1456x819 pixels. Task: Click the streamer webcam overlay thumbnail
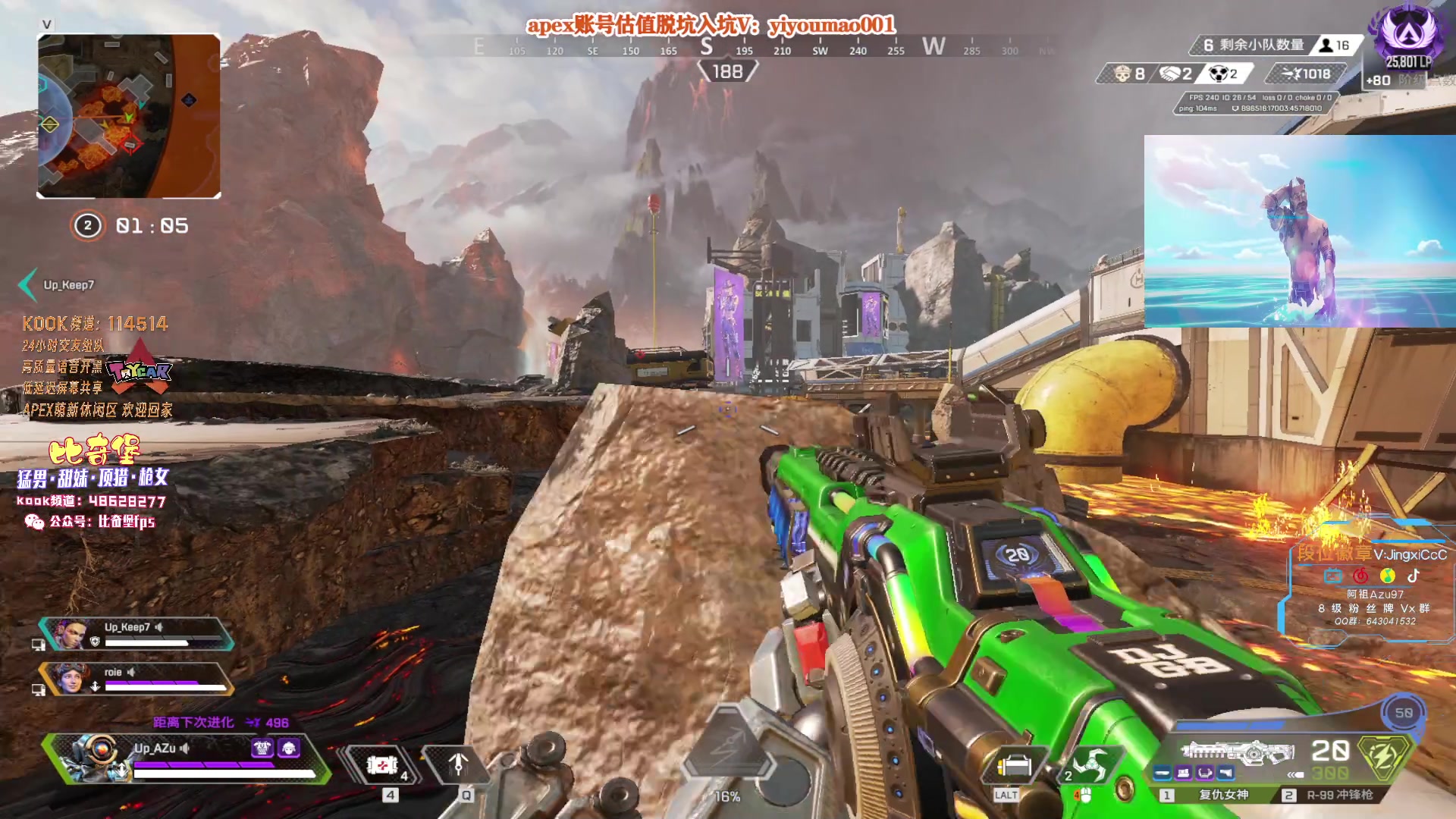click(1299, 231)
